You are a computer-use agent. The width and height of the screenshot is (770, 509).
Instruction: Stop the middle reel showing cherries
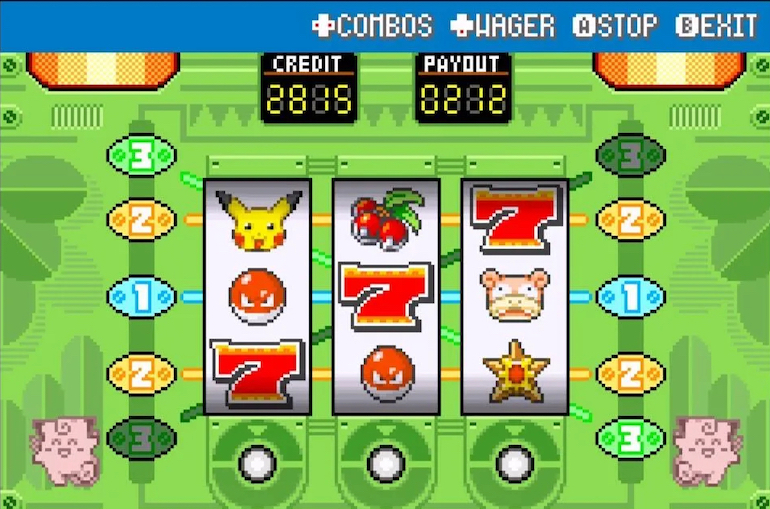(x=386, y=462)
